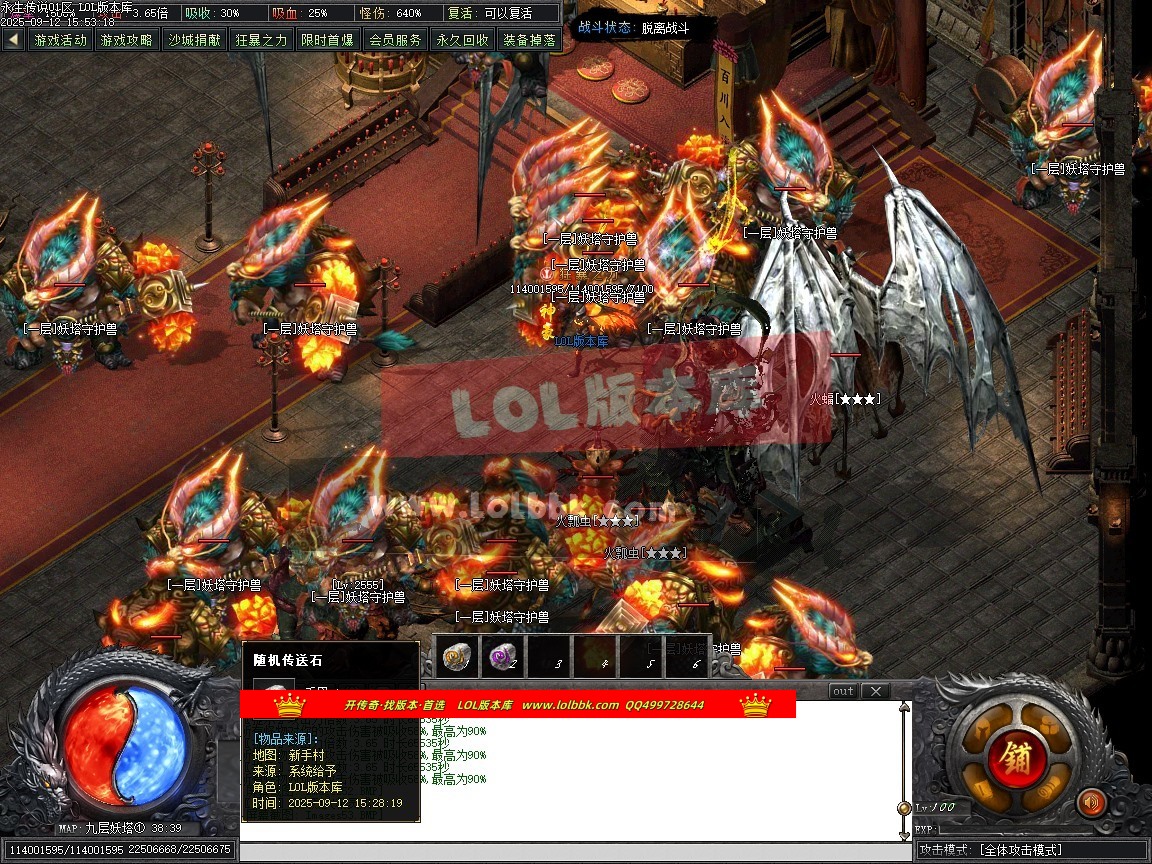
Task: Use the purple rune stone in slot 2
Action: (x=502, y=657)
